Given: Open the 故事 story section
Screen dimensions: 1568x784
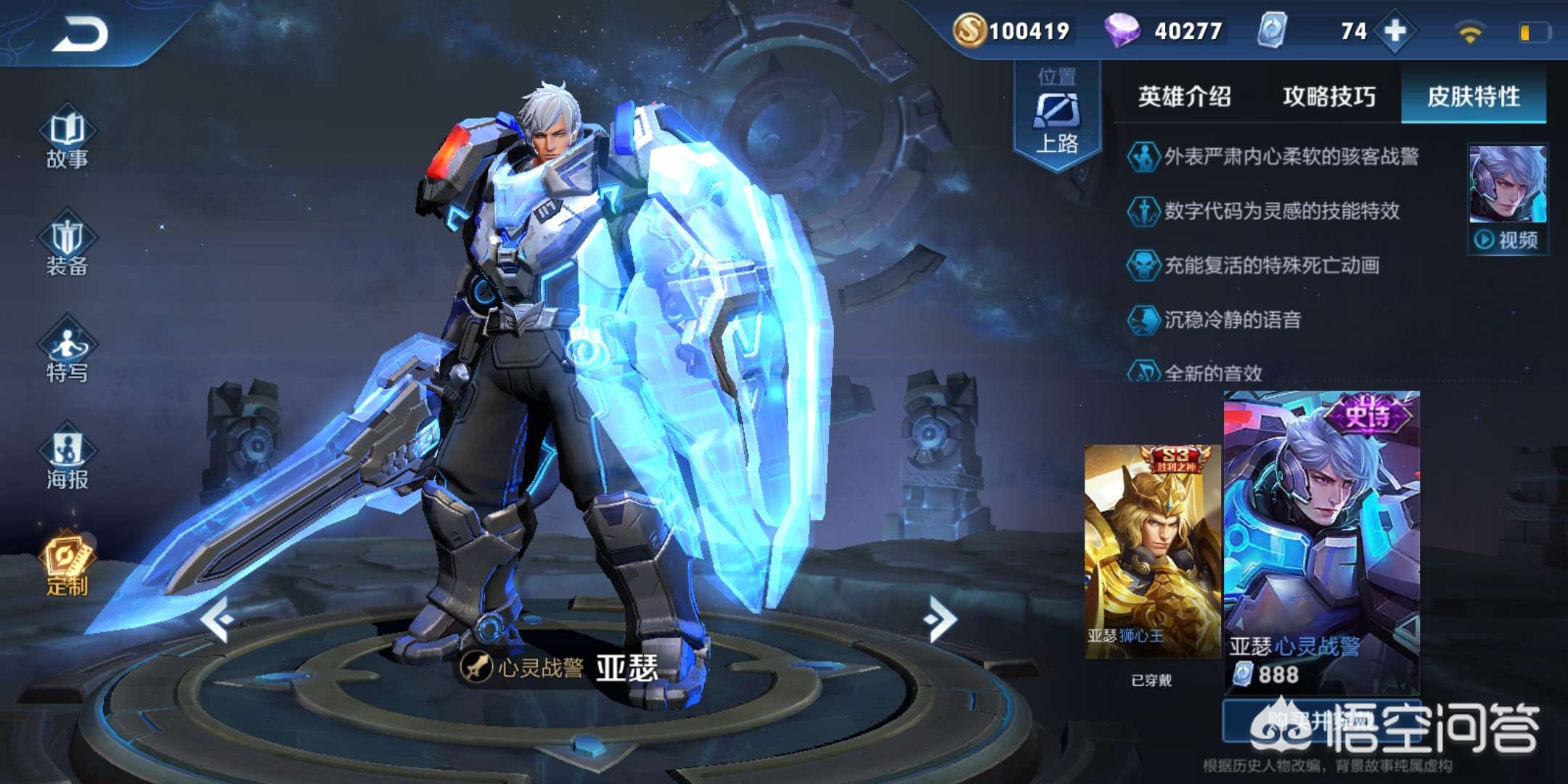Looking at the screenshot, I should pos(67,139).
